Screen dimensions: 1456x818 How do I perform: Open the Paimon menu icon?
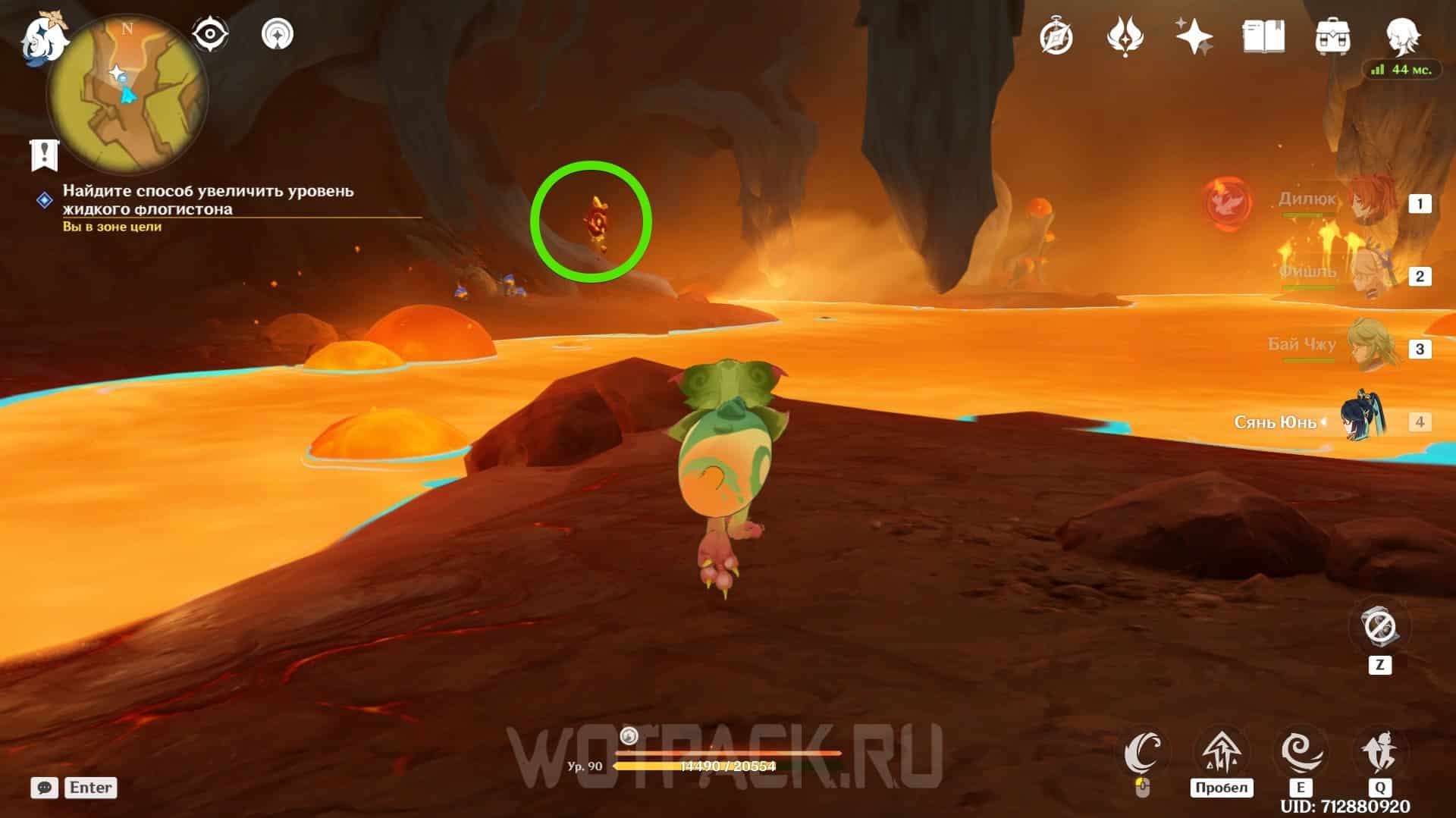click(39, 39)
